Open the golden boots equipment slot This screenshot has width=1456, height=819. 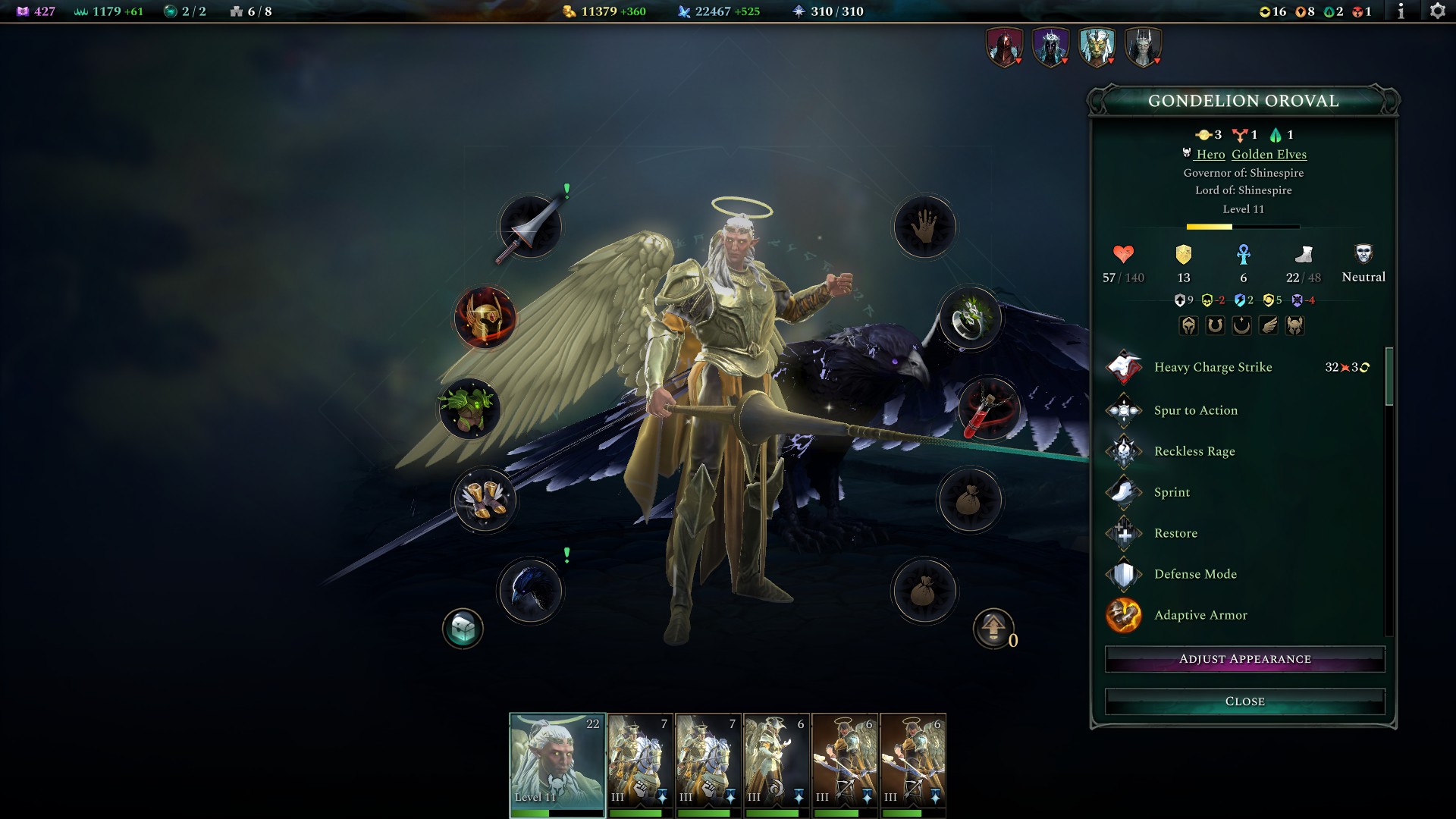pyautogui.click(x=485, y=499)
